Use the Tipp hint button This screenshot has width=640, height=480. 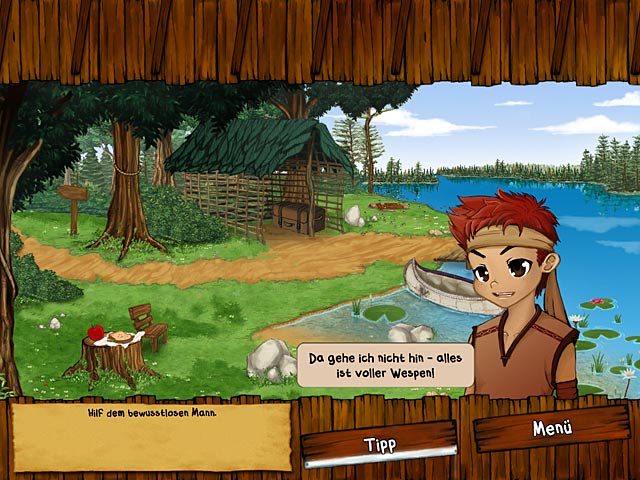coord(379,443)
